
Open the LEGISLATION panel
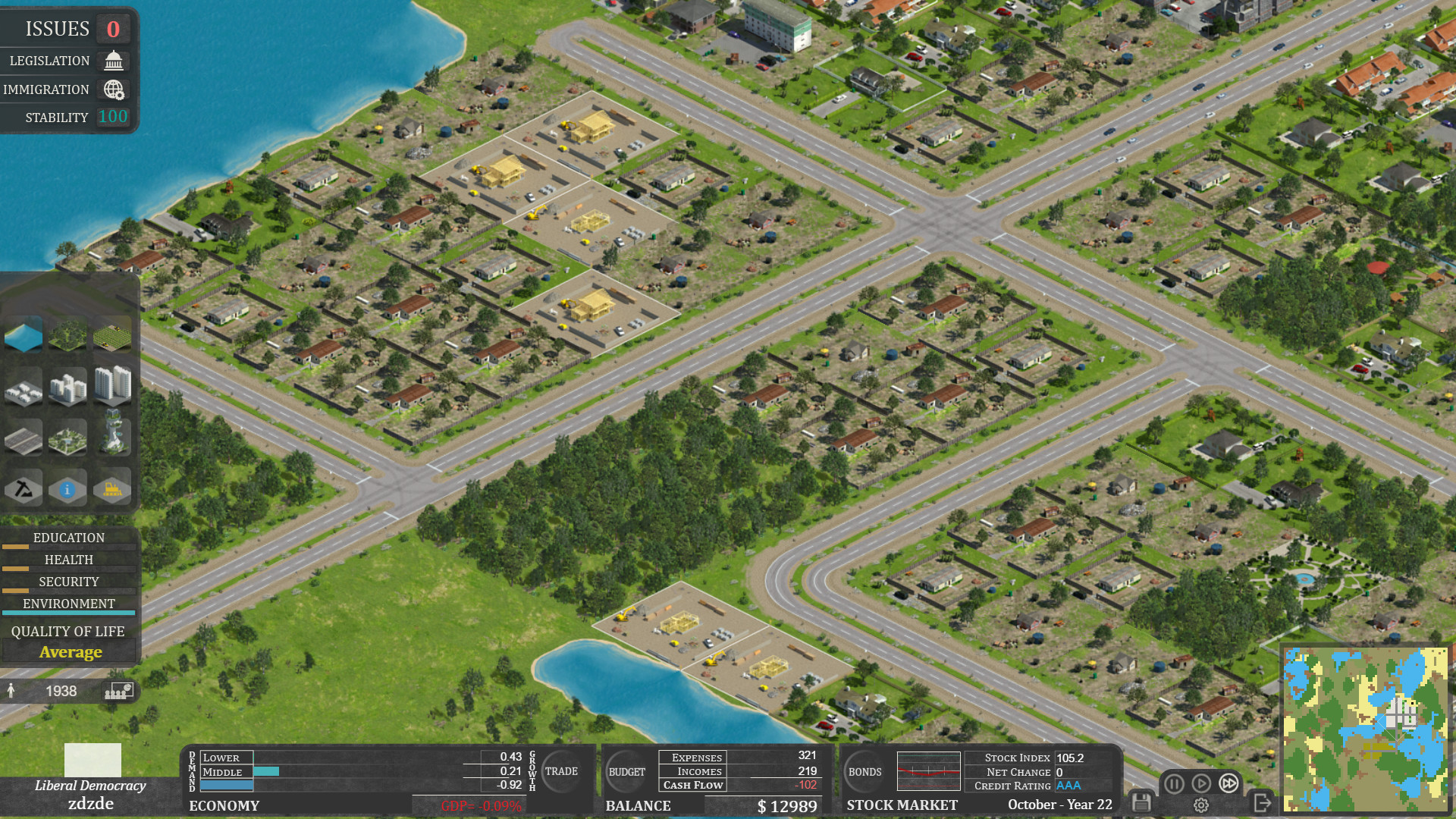pos(67,61)
